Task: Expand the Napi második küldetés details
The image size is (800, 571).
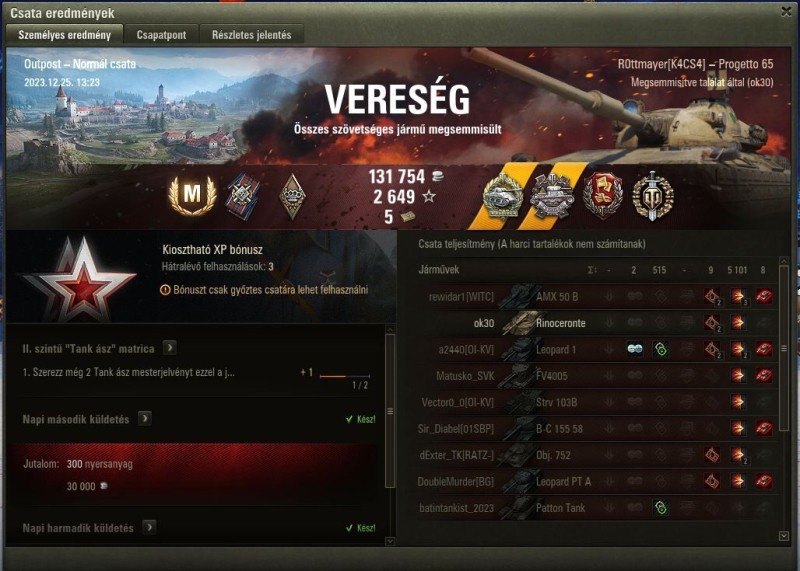Action: 147,419
